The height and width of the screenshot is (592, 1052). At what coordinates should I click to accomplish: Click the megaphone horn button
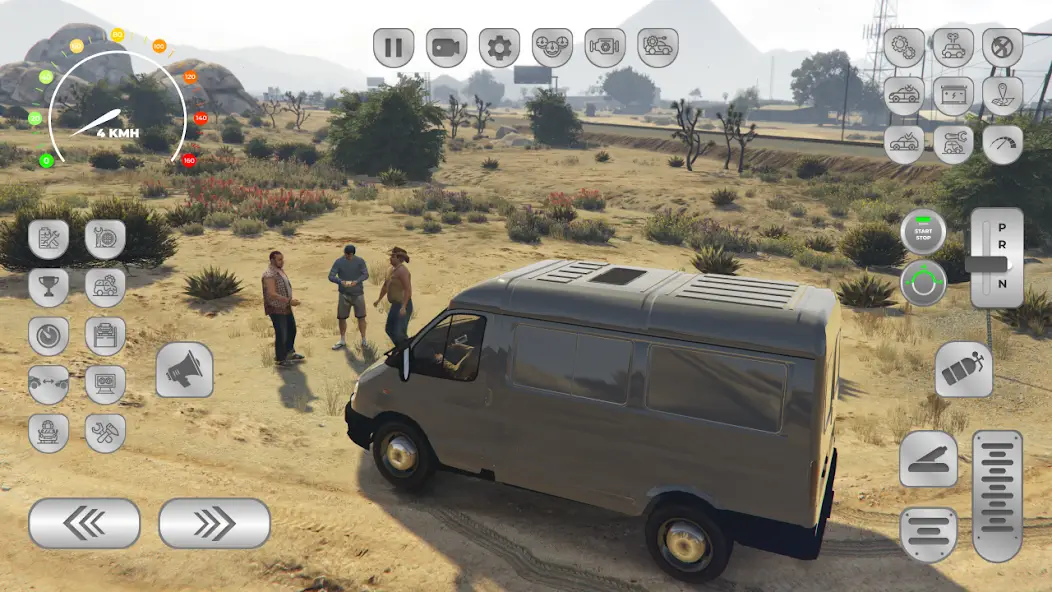(184, 370)
